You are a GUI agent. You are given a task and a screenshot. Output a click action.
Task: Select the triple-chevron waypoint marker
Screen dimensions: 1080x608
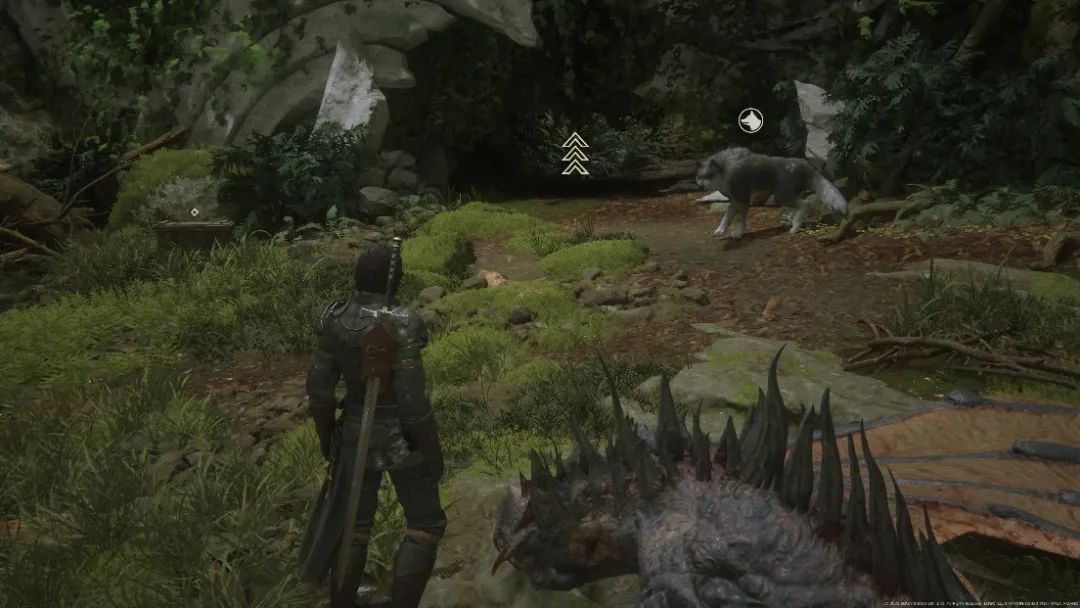(575, 154)
